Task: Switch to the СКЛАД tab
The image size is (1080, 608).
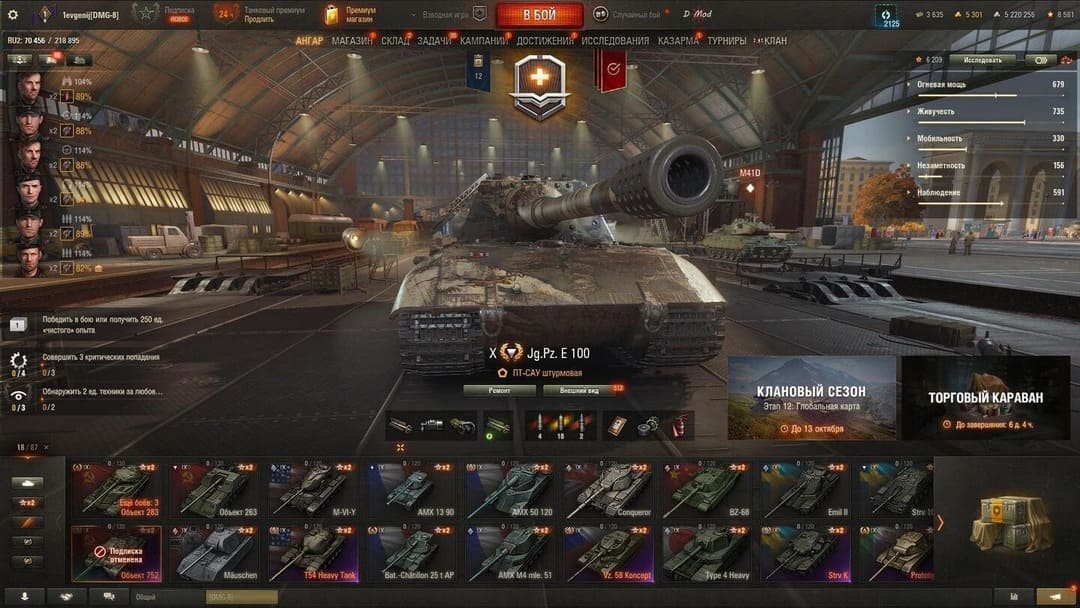Action: (x=395, y=41)
